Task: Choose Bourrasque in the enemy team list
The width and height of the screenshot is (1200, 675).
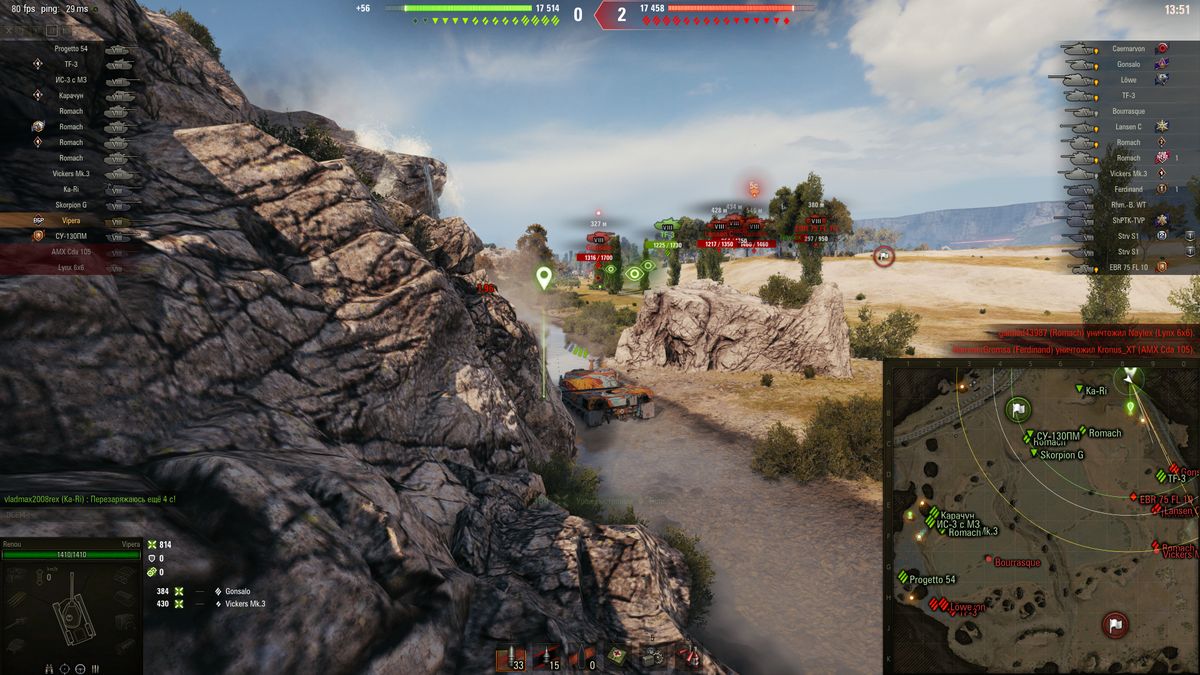Action: [1127, 111]
